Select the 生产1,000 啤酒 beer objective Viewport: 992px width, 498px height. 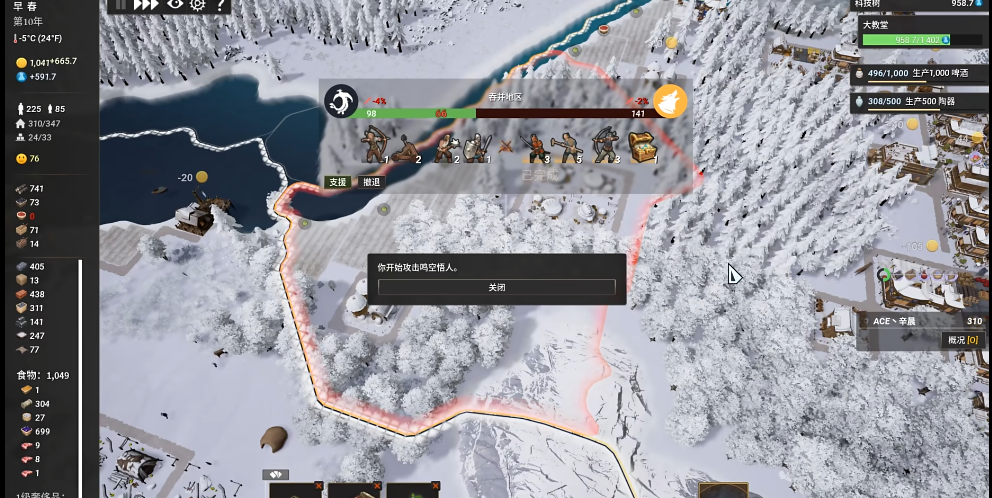point(918,73)
